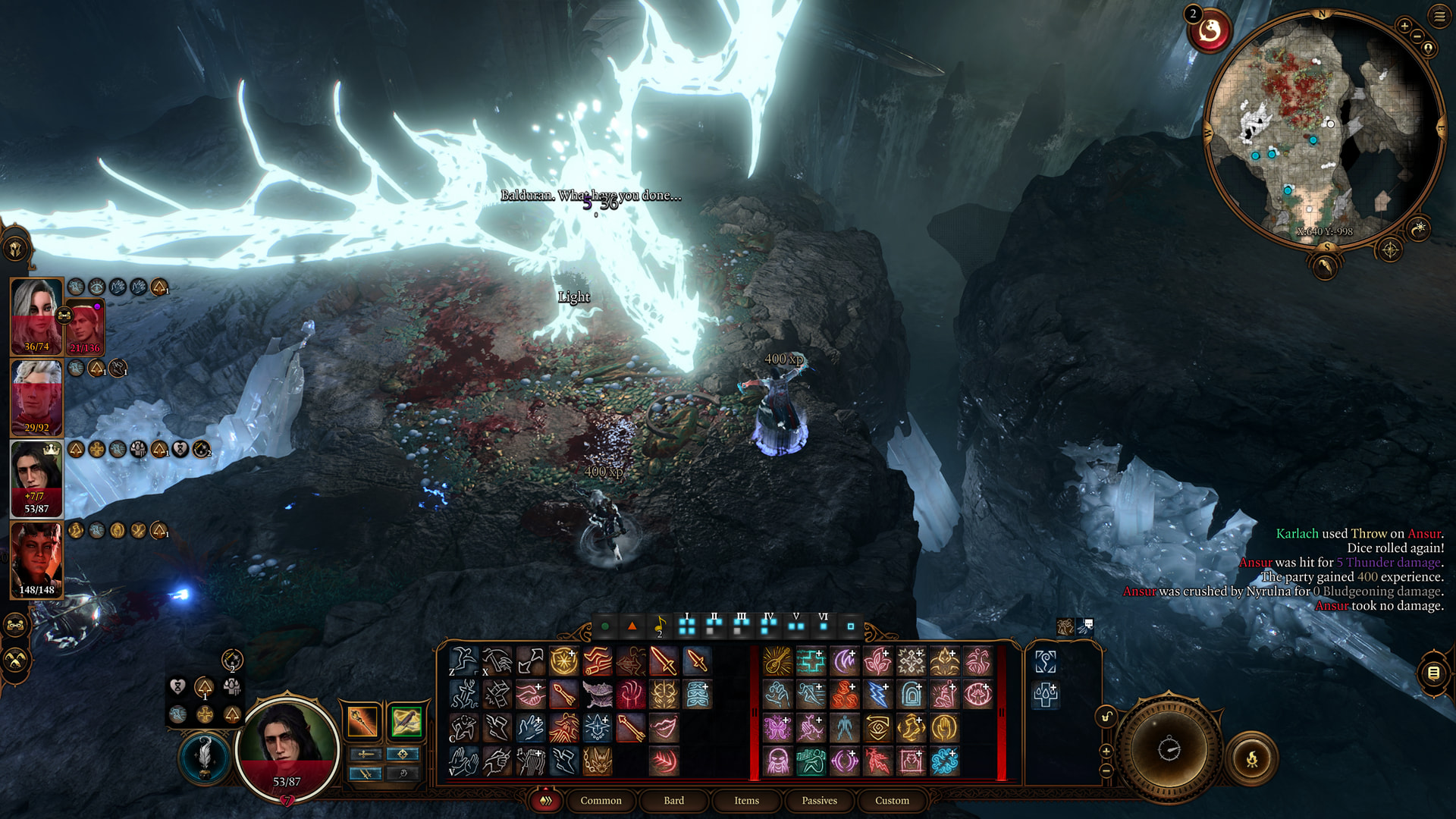Show the Items hotbar tab
Viewport: 1456px width, 819px height.
pos(746,800)
